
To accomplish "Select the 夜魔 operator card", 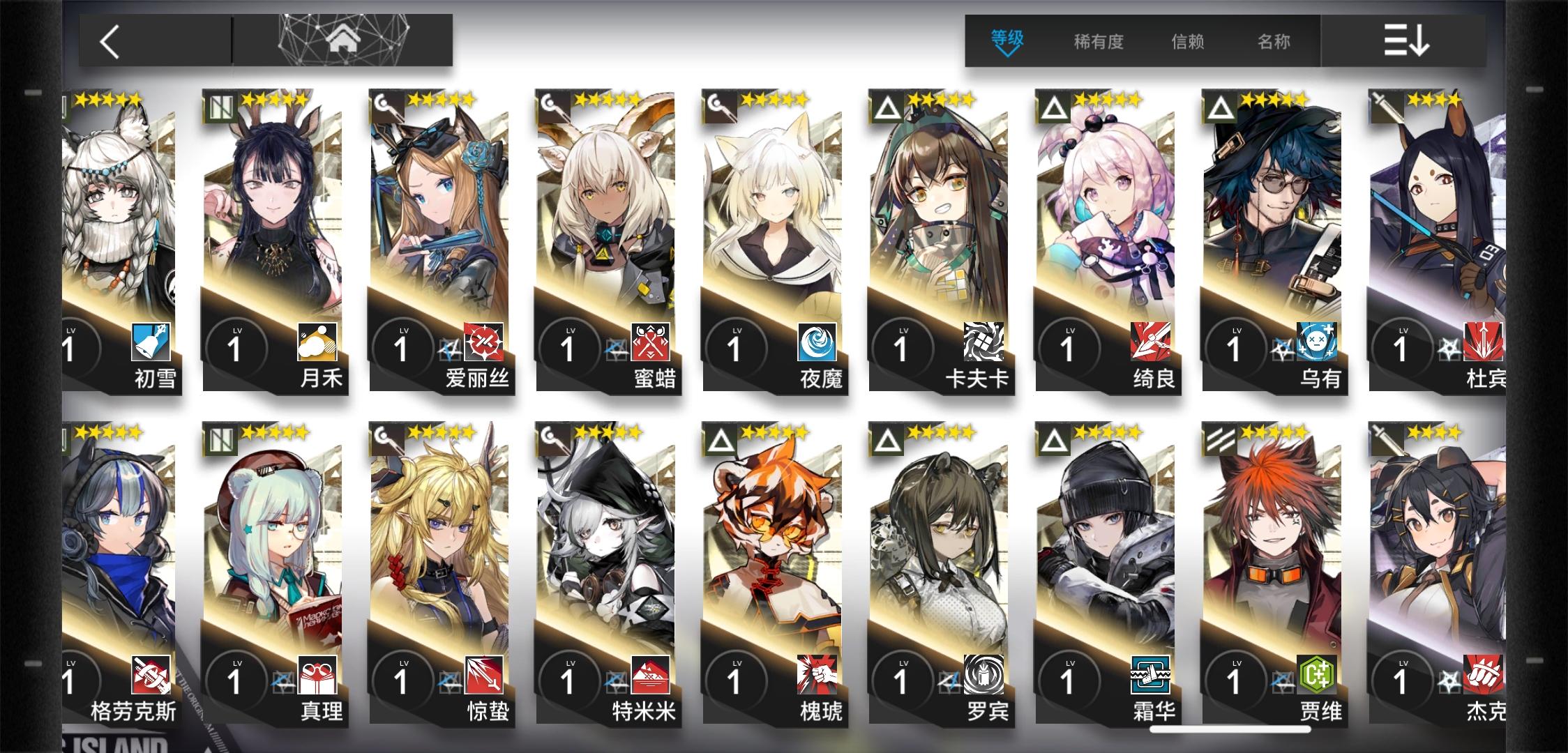I will (774, 230).
